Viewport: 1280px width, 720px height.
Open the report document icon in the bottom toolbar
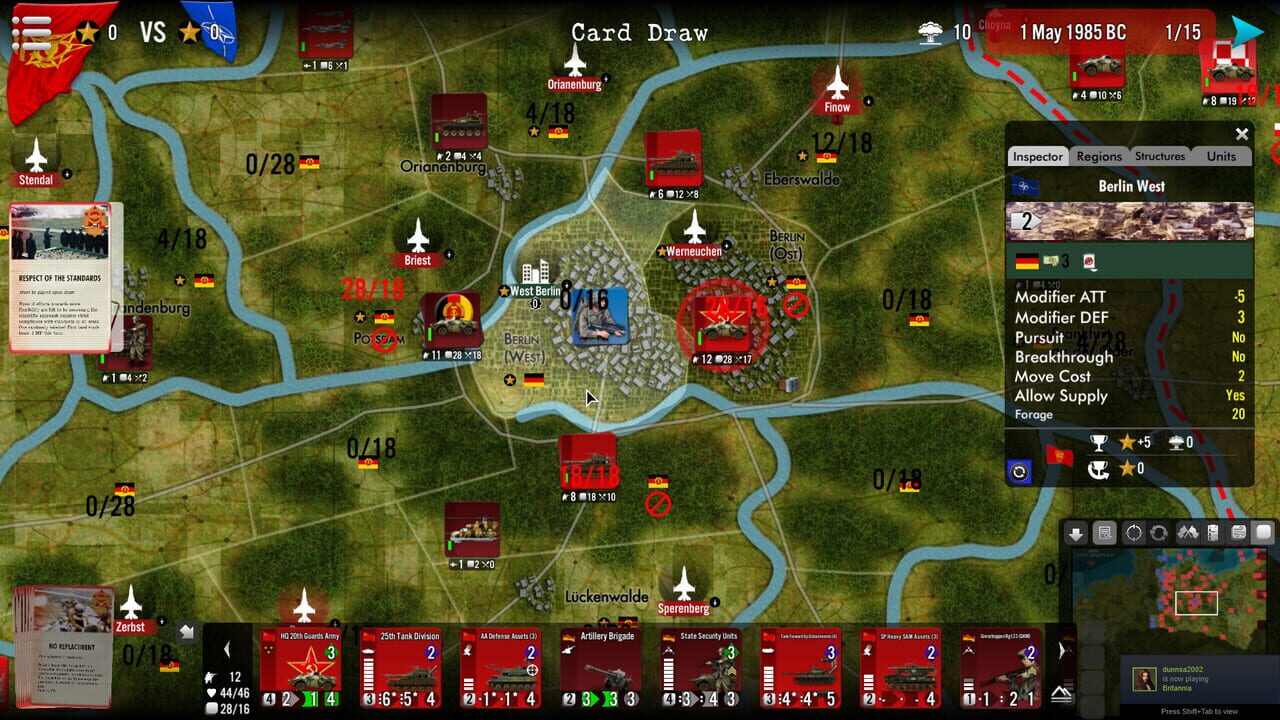pyautogui.click(x=1104, y=532)
